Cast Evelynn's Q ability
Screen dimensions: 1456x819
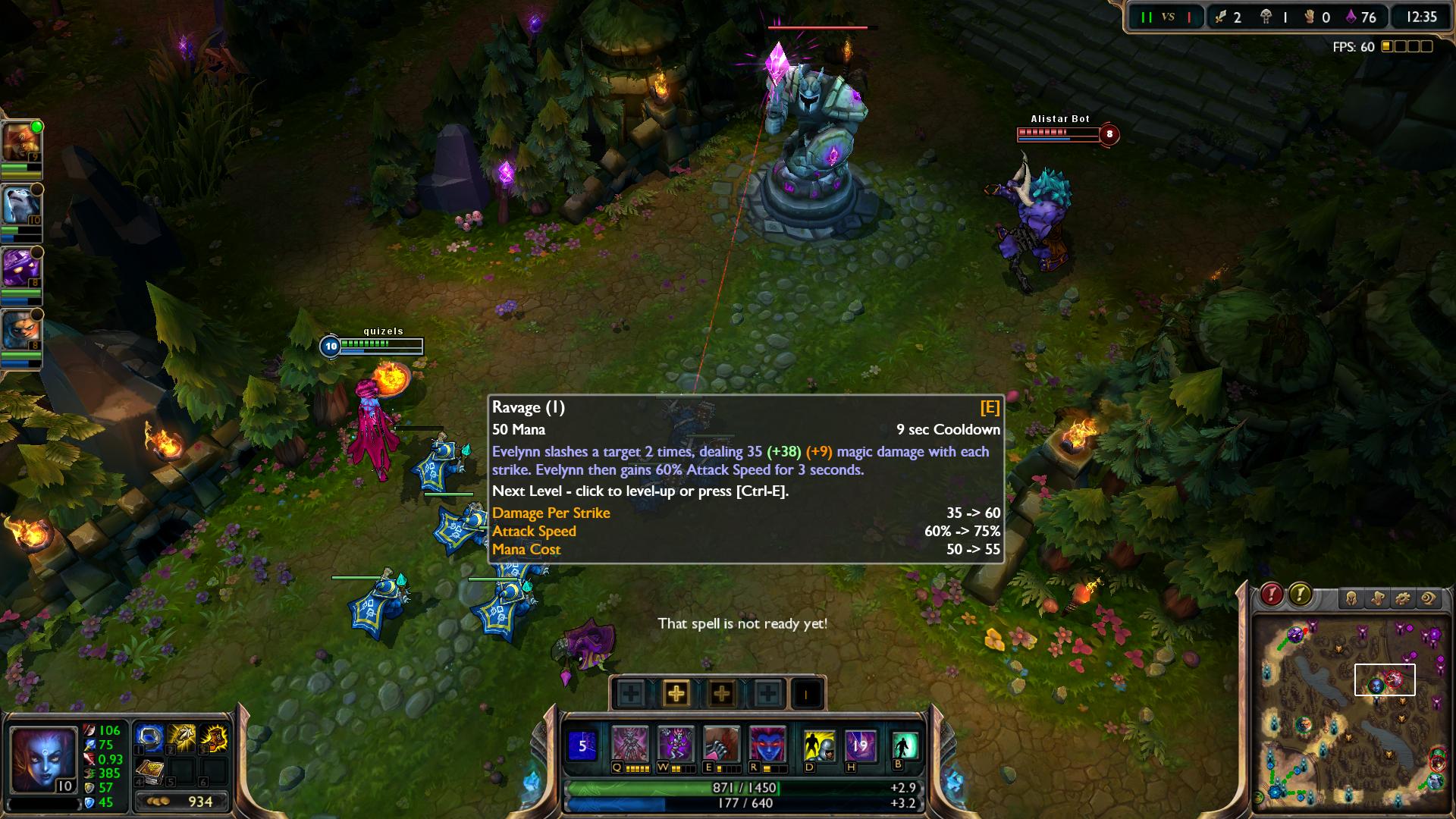click(630, 745)
